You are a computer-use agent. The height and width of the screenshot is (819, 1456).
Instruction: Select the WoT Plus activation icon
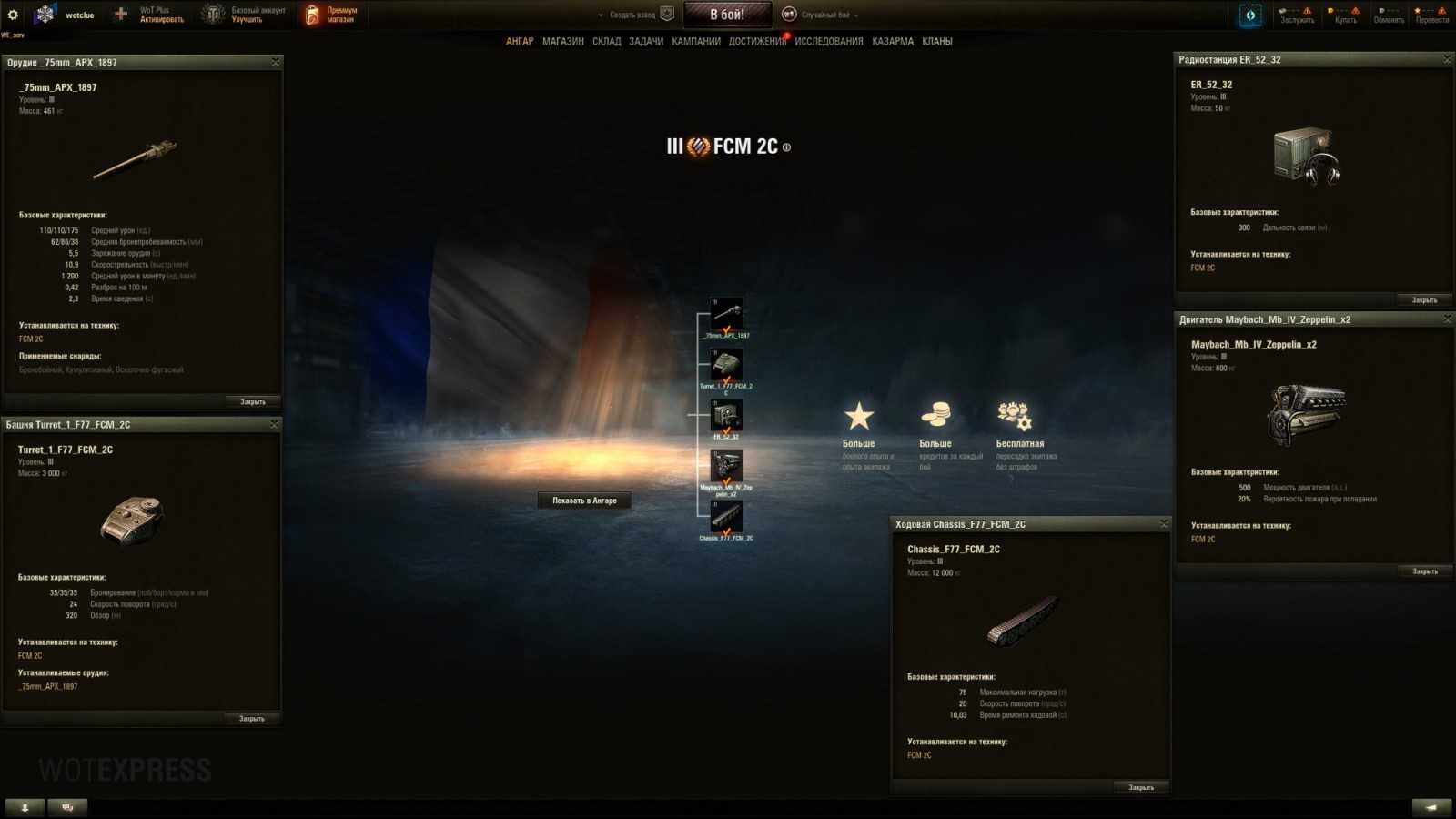120,14
